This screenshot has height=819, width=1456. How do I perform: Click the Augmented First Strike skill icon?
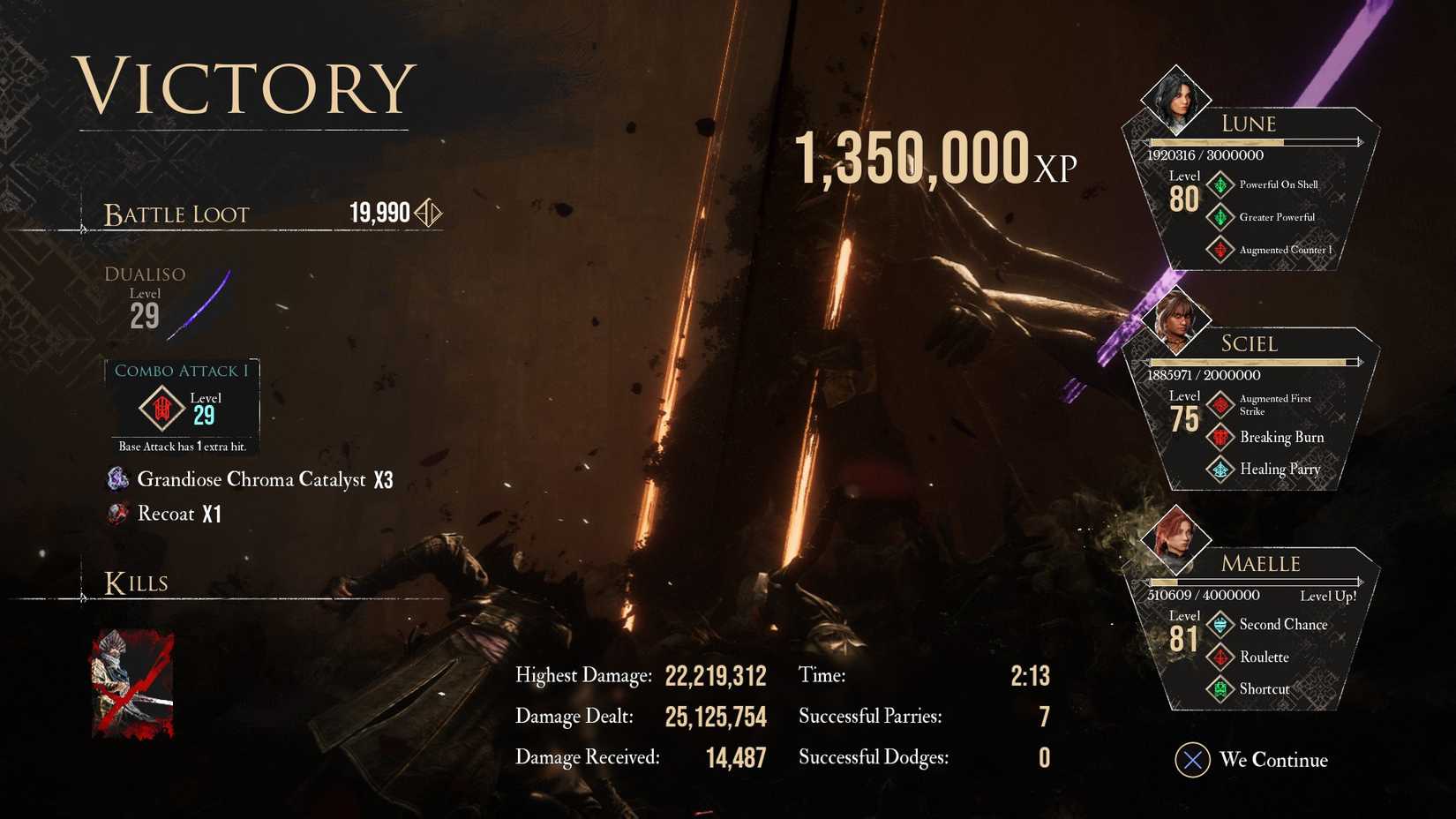1221,405
